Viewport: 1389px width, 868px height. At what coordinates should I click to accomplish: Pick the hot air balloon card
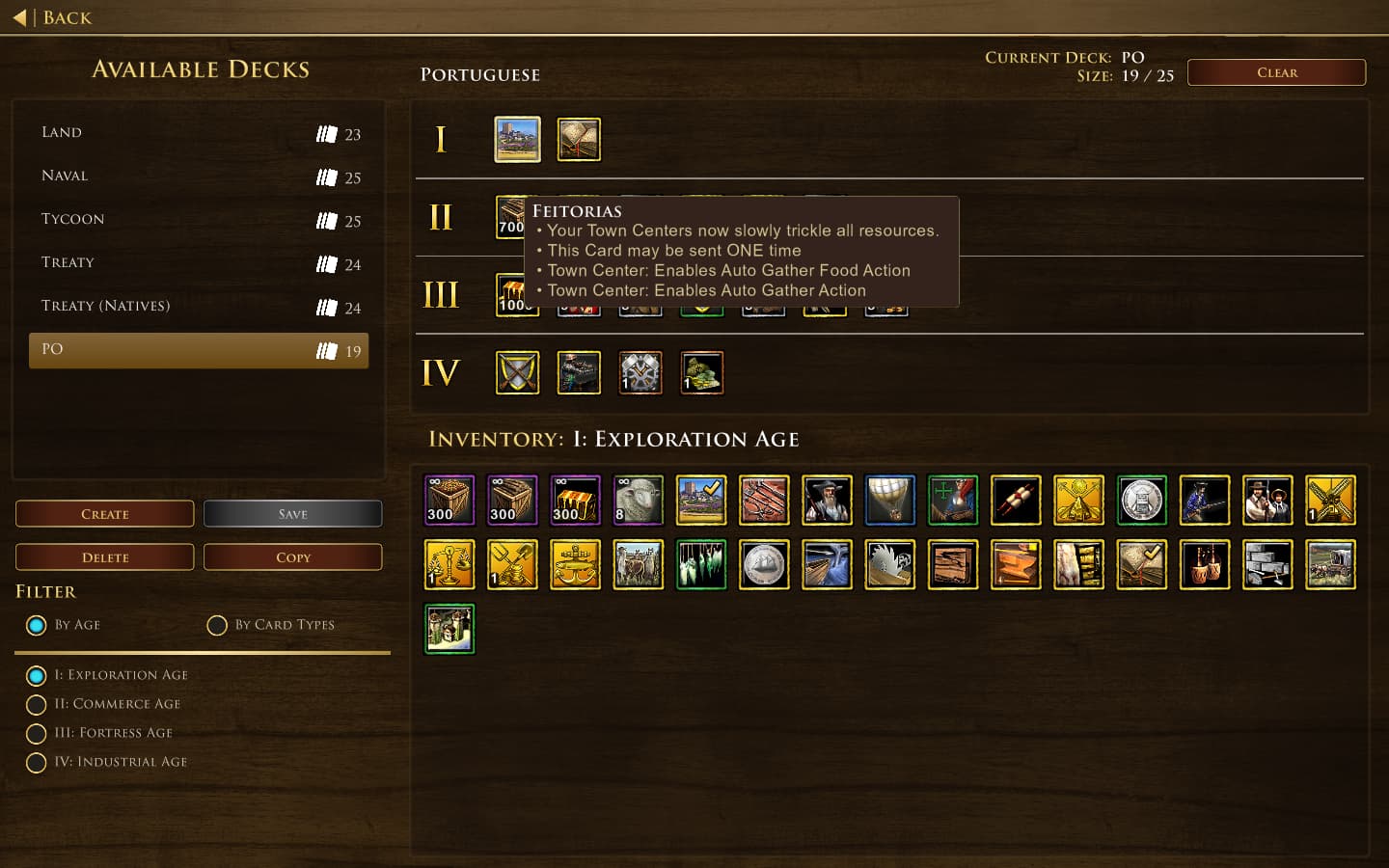(889, 500)
